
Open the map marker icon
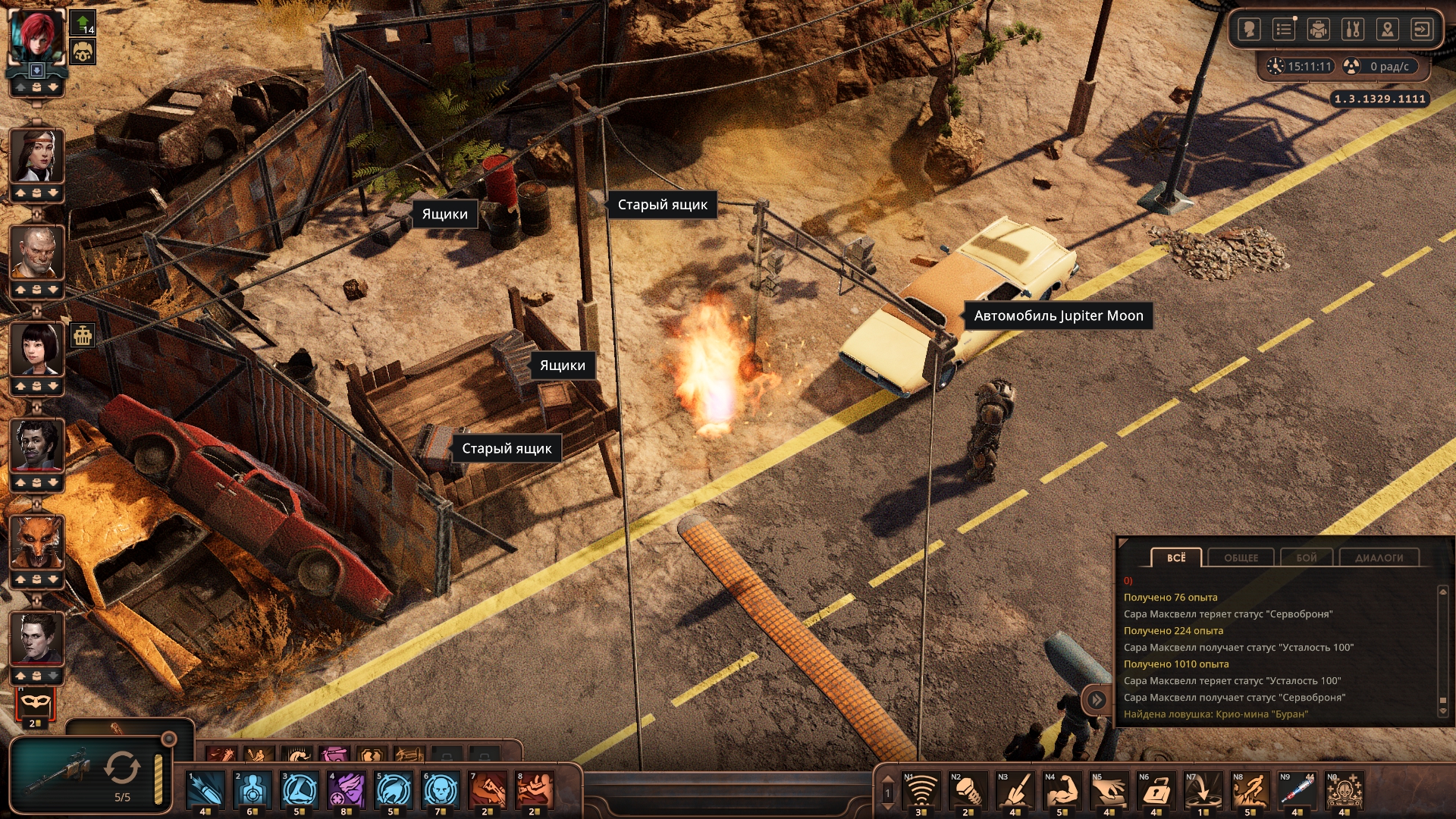[x=1387, y=30]
